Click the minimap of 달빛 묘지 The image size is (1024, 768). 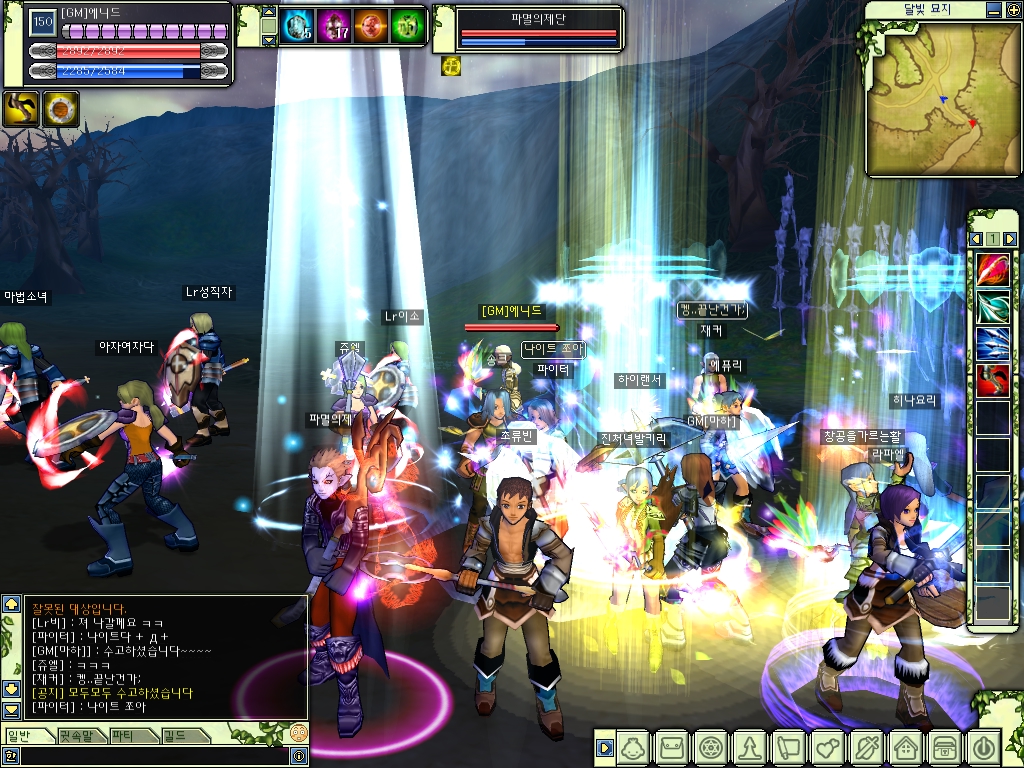coord(928,98)
